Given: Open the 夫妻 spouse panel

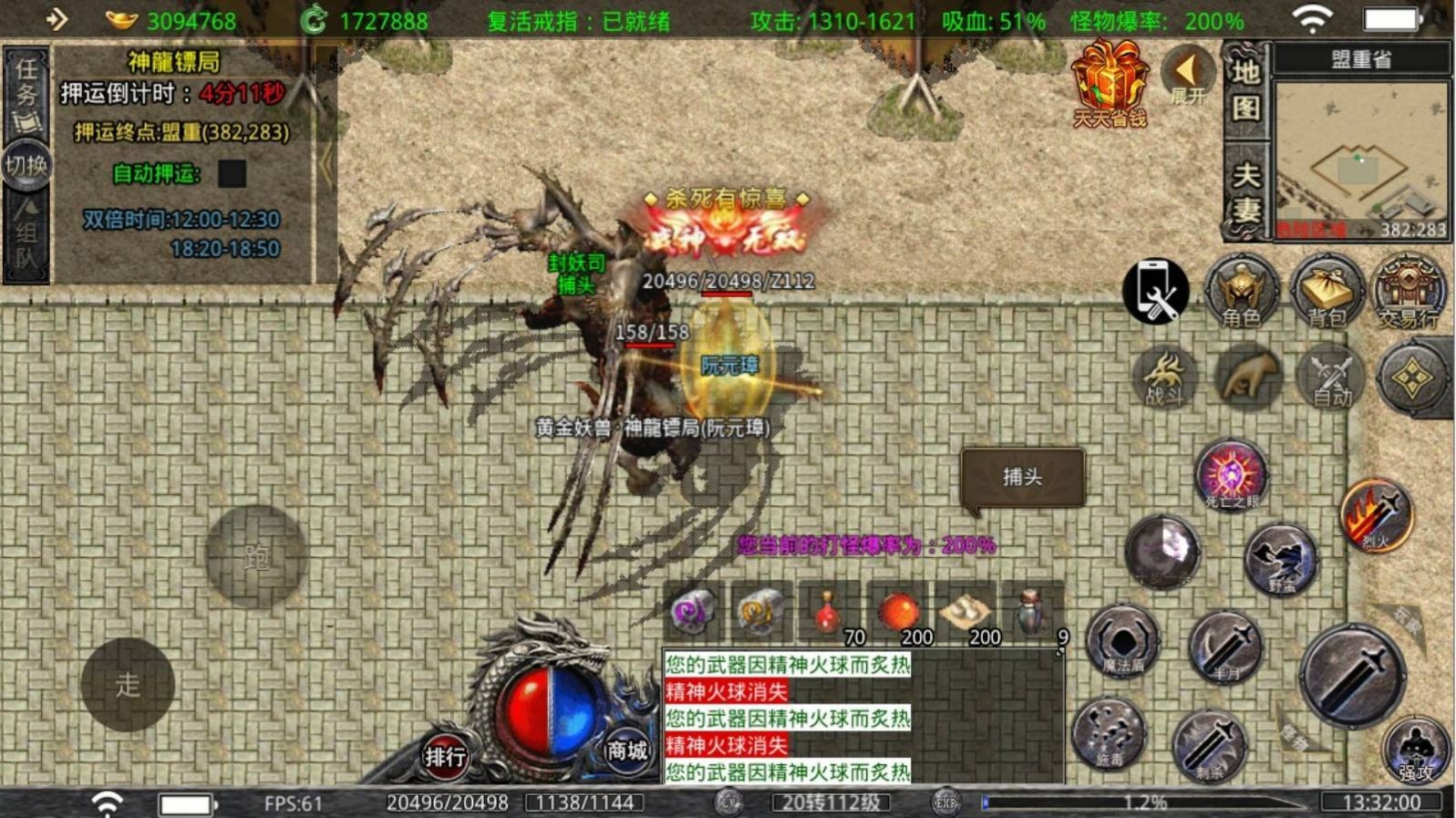Looking at the screenshot, I should point(1245,192).
